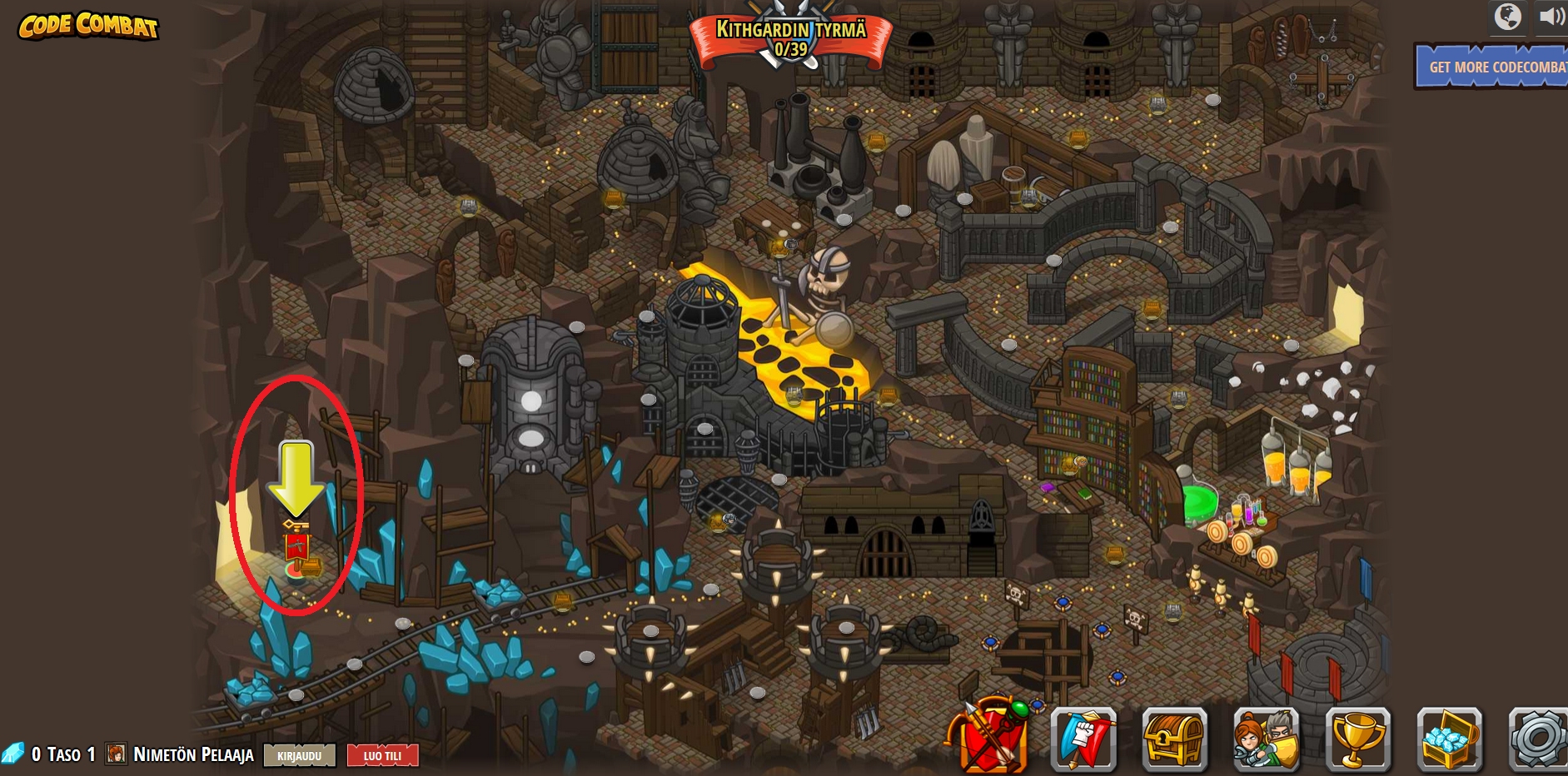Toggle the sound speaker icon
Screen dimensions: 1568x776
[1551, 17]
